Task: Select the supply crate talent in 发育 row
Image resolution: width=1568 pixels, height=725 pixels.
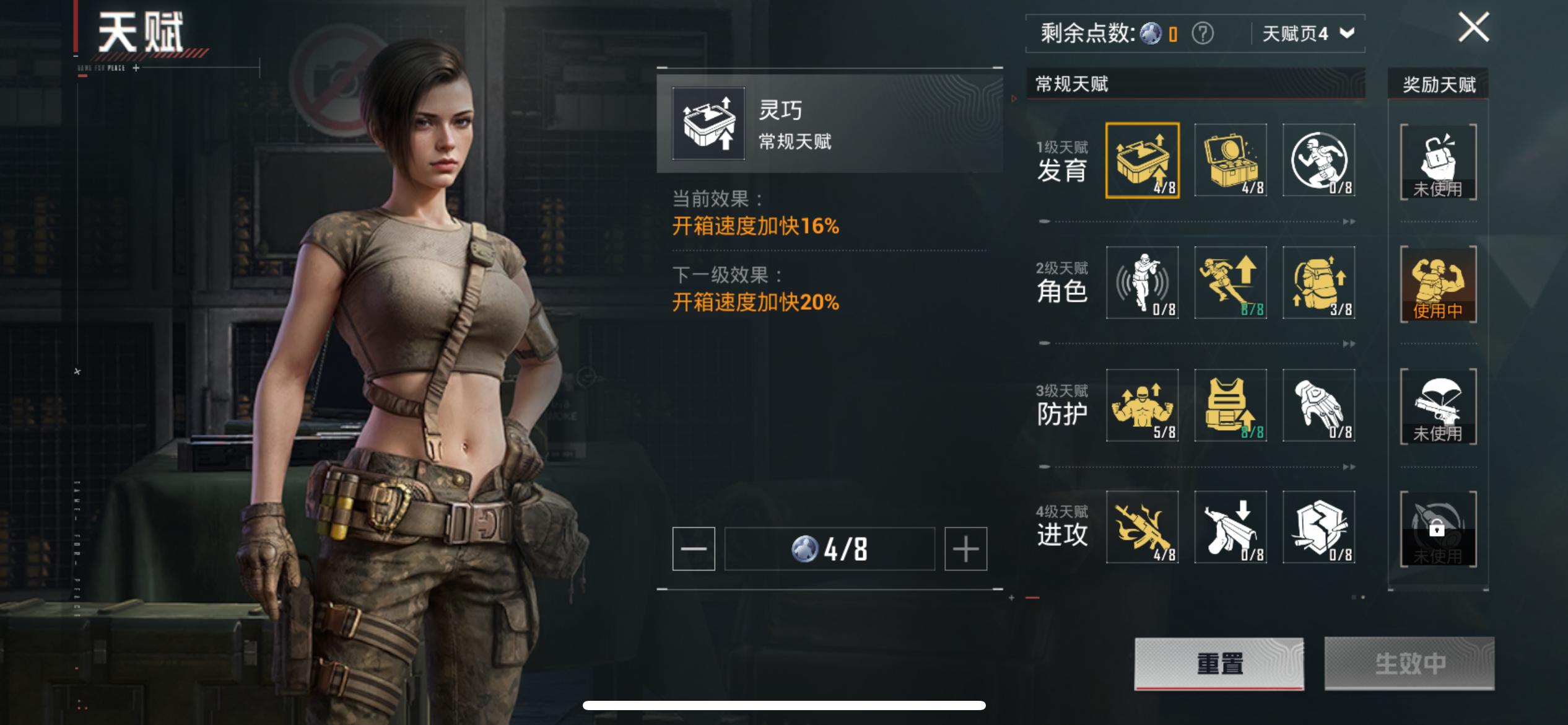Action: pos(1231,160)
